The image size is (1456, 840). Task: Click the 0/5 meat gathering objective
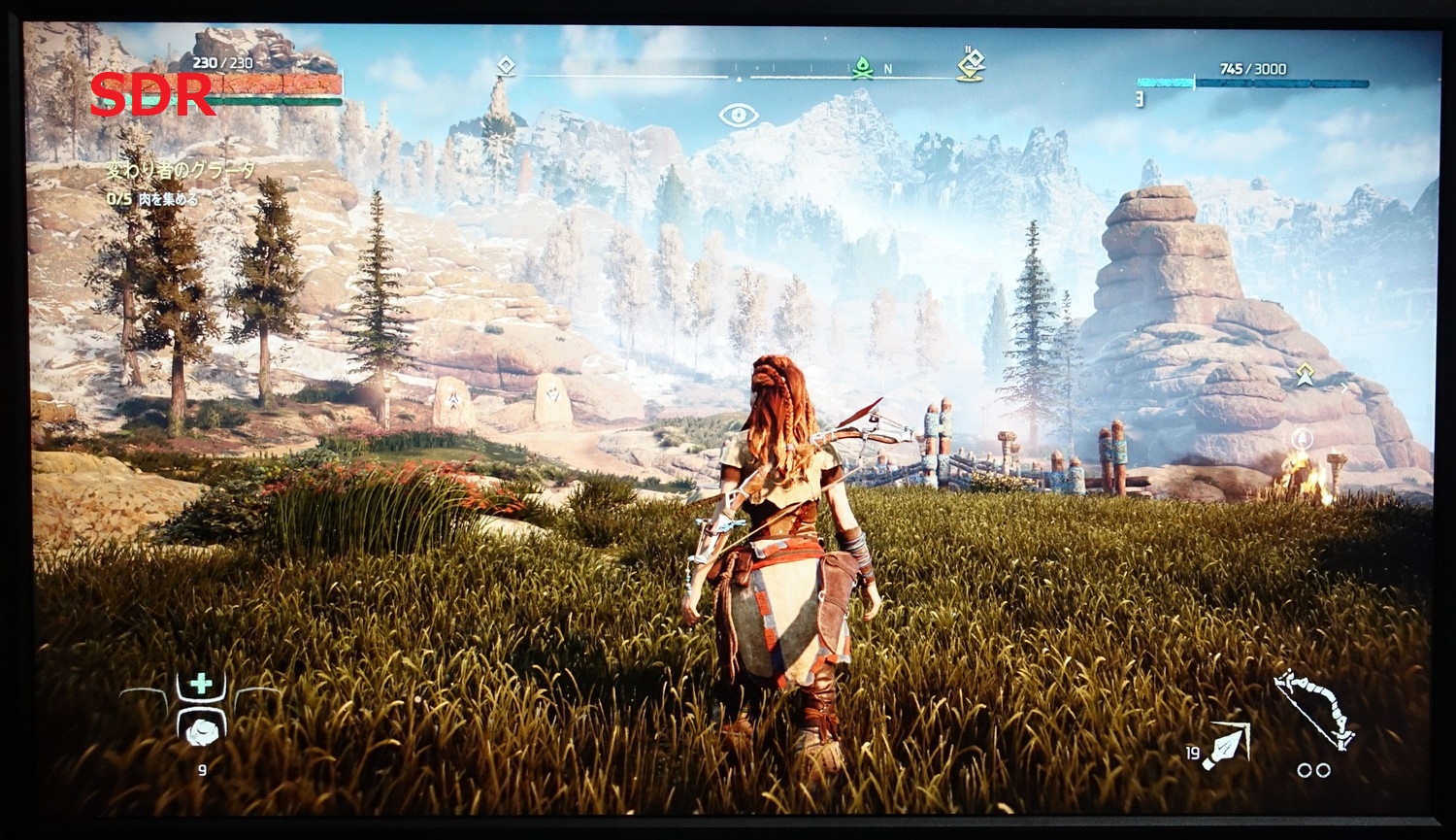(x=151, y=199)
